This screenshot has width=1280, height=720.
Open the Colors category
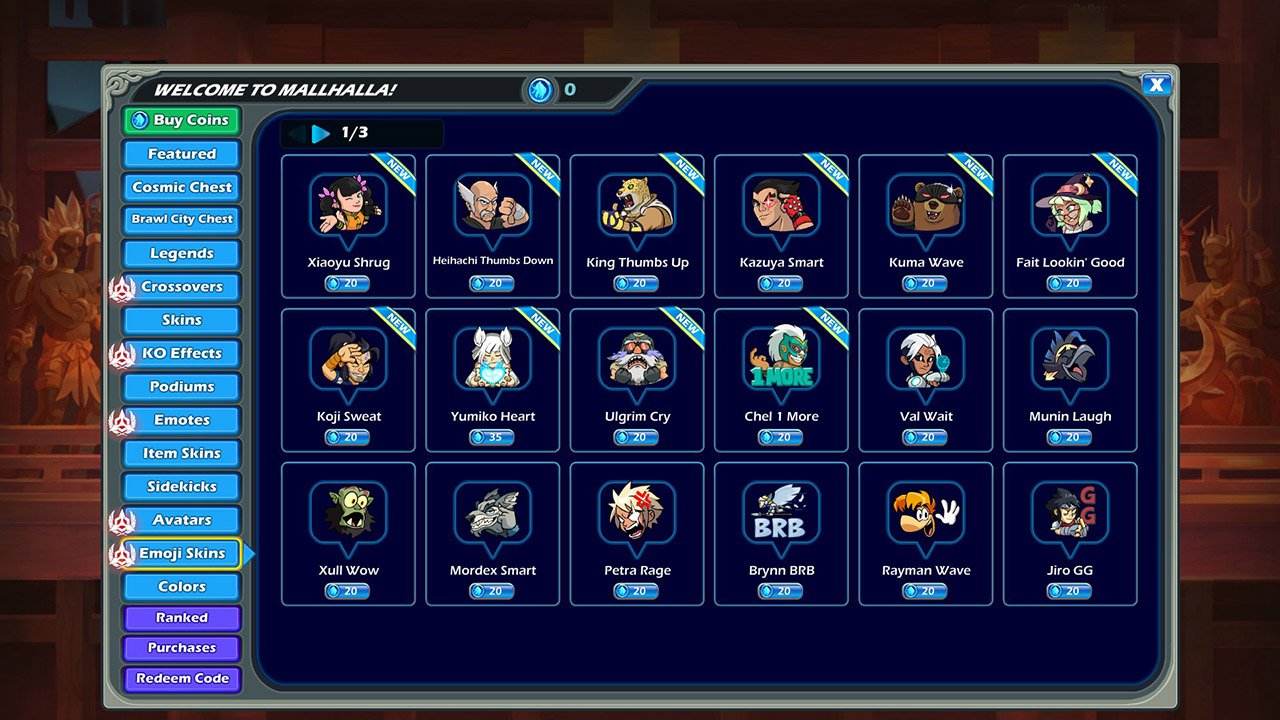pos(180,586)
